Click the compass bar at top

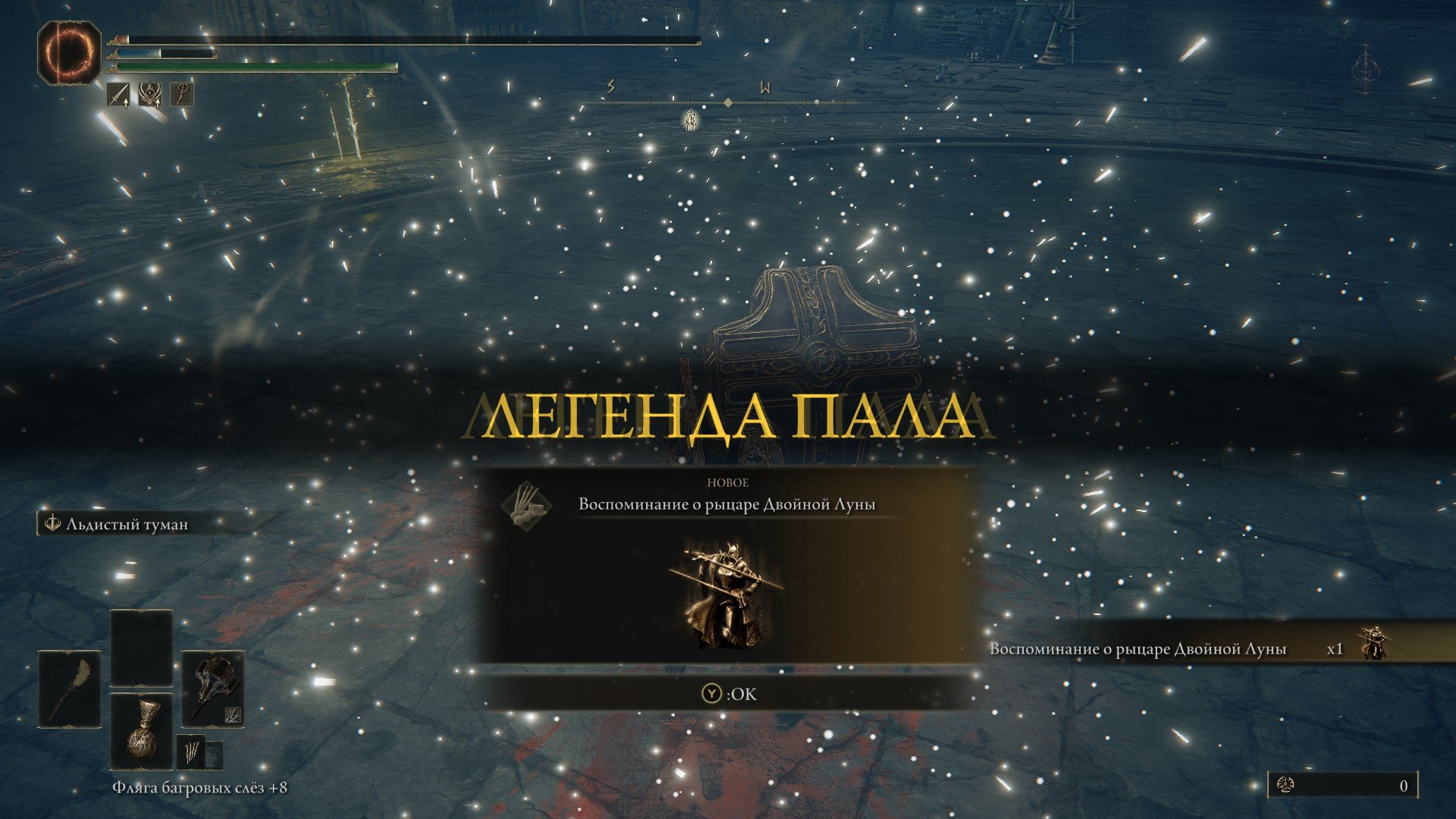[728, 102]
